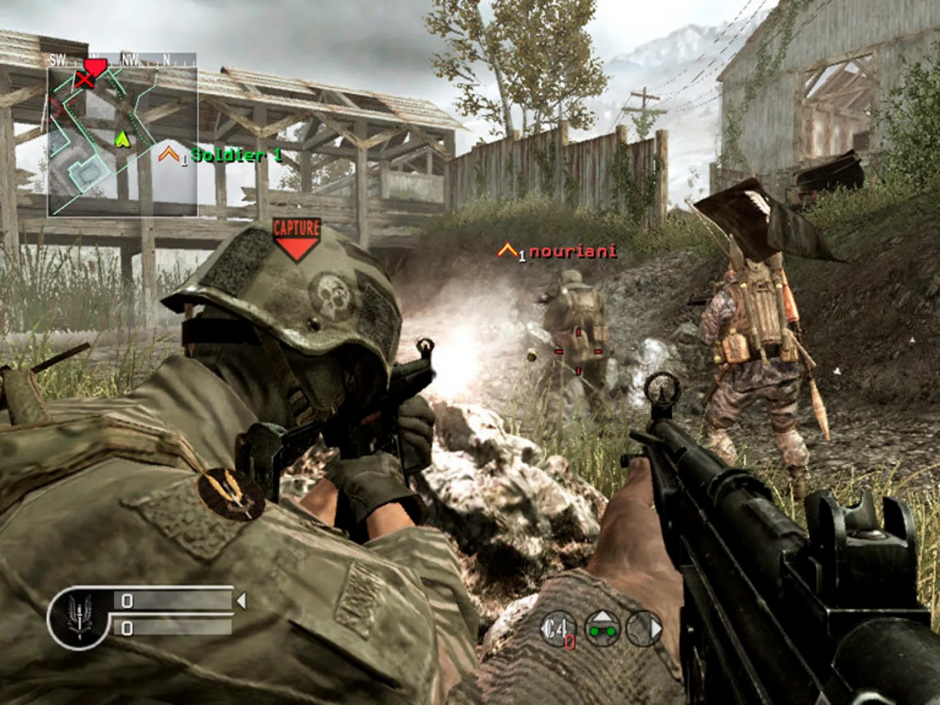Select the green player arrow on minimap
Image resolution: width=940 pixels, height=705 pixels.
[123, 138]
